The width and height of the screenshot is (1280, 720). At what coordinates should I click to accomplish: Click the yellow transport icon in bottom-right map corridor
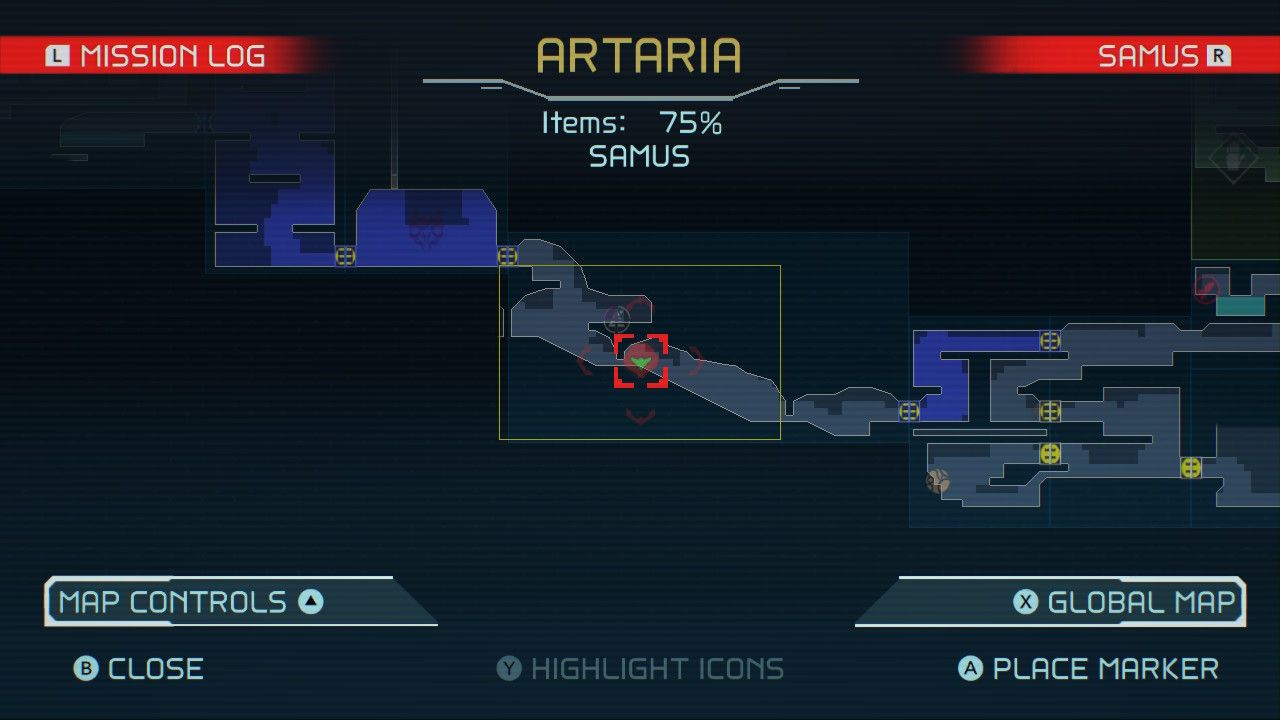pos(1189,467)
